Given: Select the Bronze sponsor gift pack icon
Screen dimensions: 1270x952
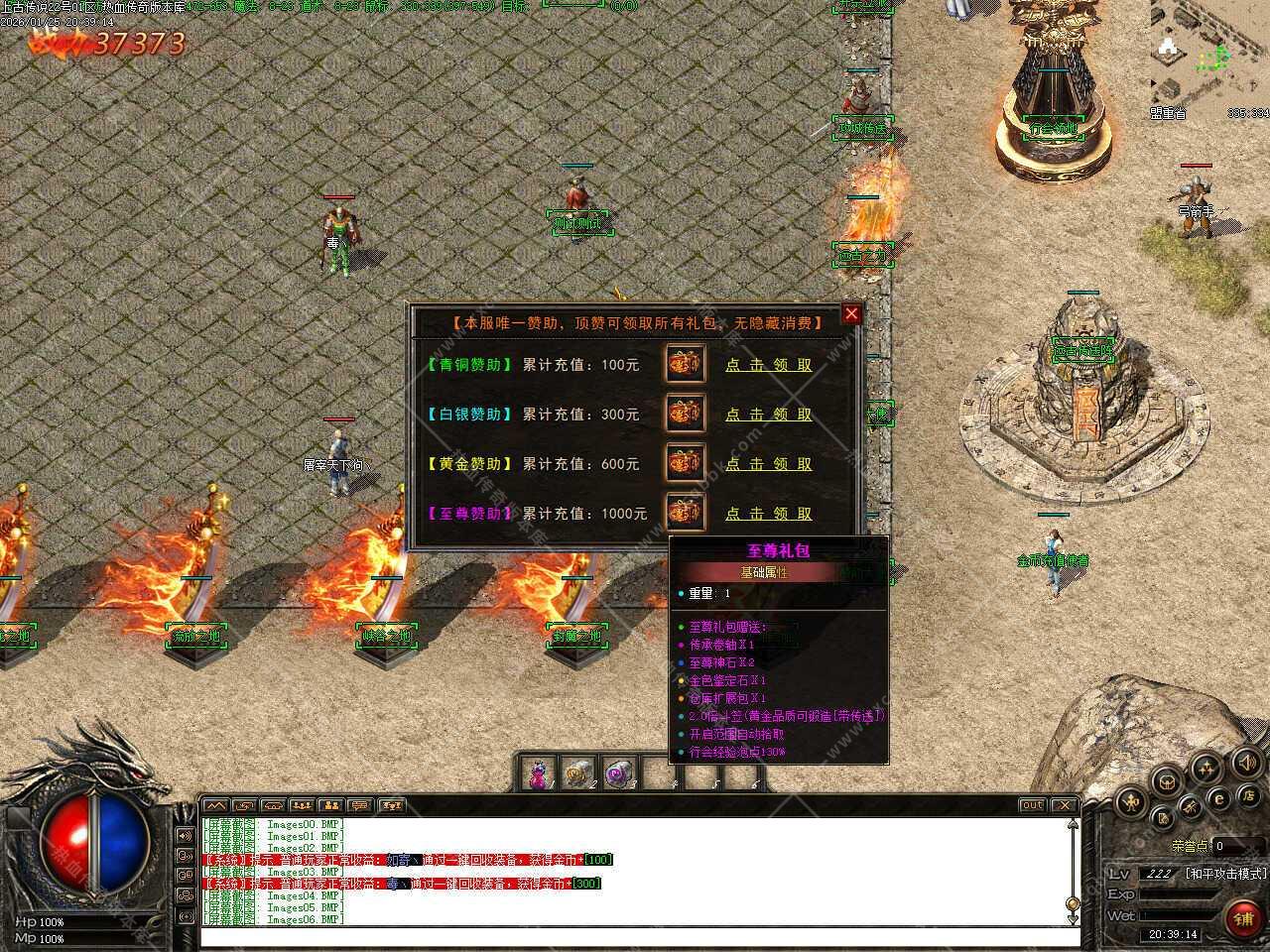Looking at the screenshot, I should coord(685,364).
